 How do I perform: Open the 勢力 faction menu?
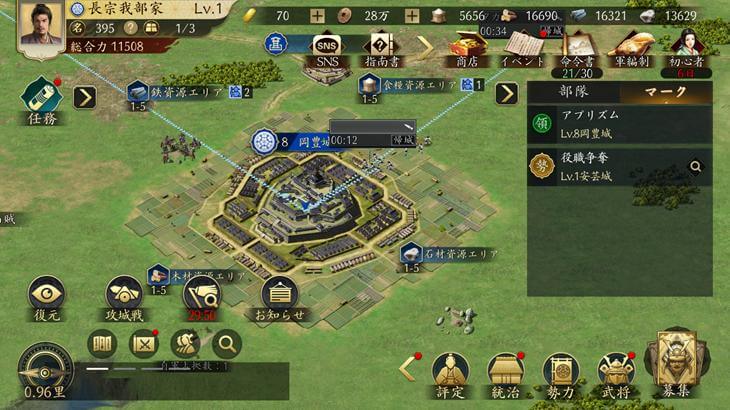[x=560, y=375]
